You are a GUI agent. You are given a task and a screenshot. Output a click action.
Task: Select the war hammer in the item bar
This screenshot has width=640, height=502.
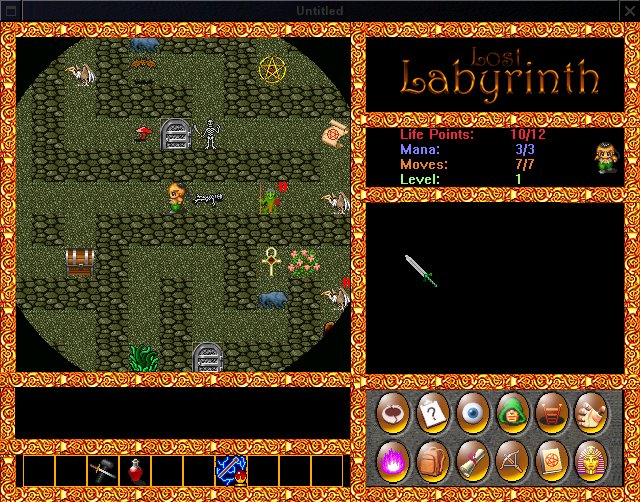[x=102, y=470]
